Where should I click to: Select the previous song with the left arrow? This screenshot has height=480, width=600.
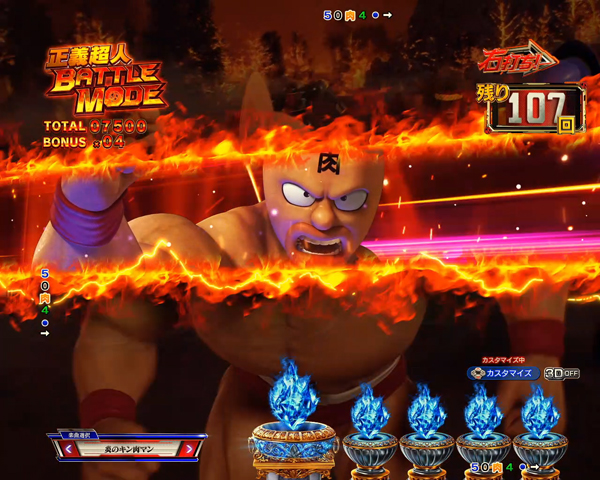(69, 449)
